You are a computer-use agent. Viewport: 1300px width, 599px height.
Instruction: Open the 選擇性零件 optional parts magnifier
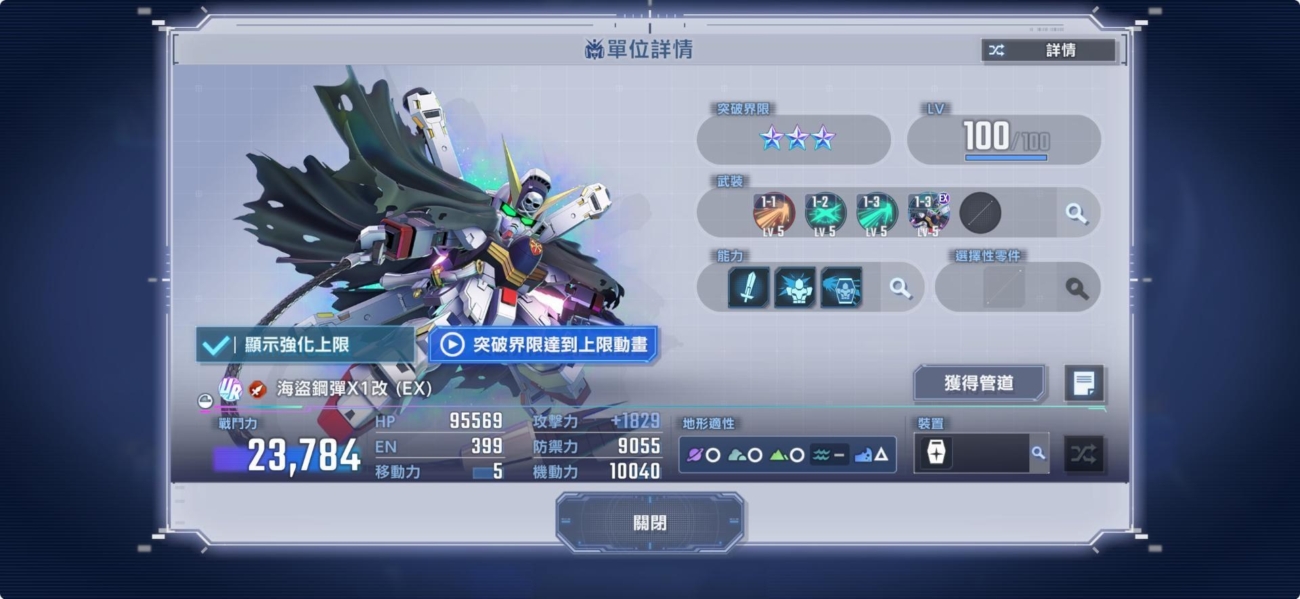click(x=1076, y=288)
